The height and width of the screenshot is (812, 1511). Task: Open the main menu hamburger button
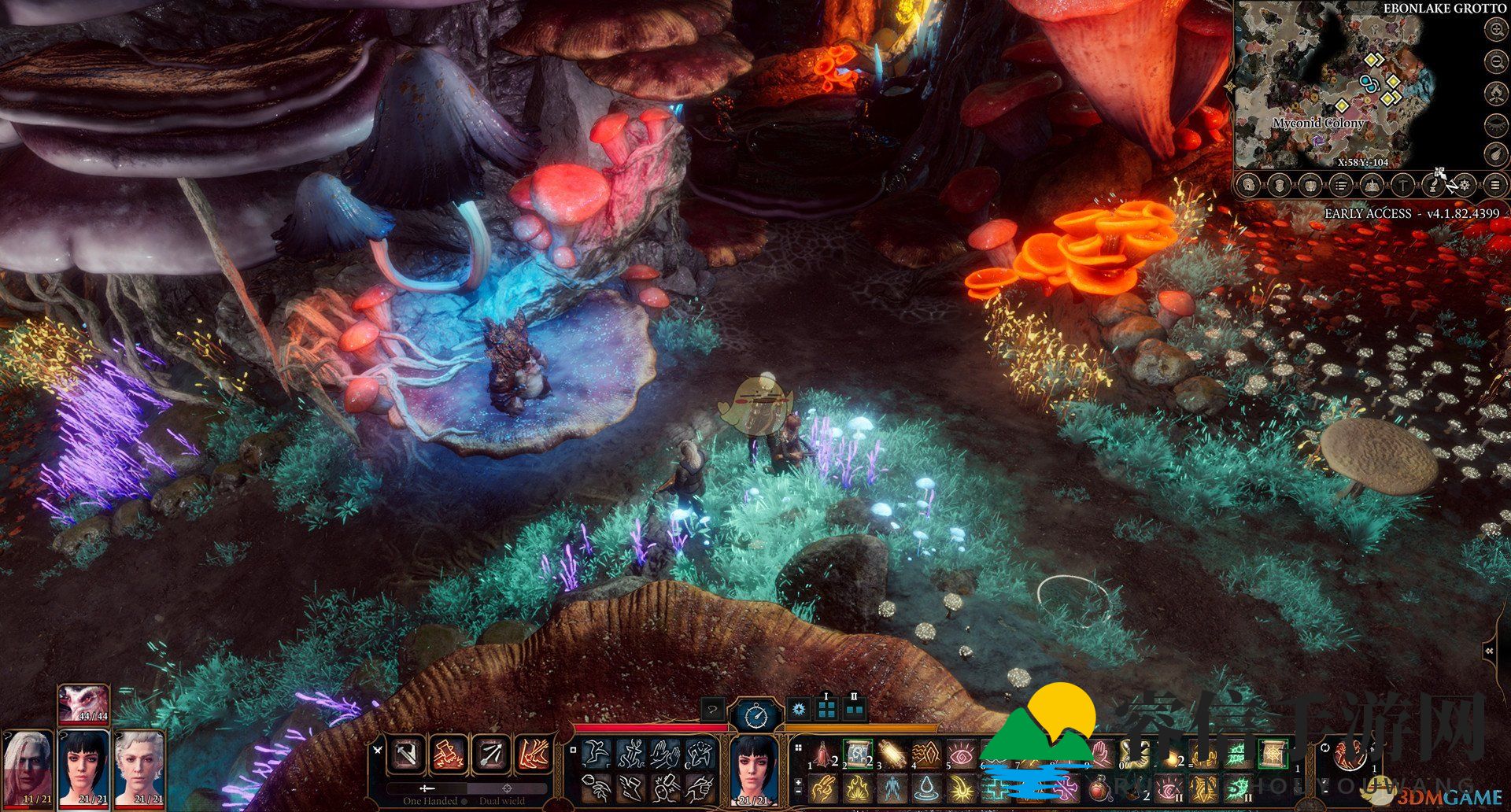point(1494,186)
